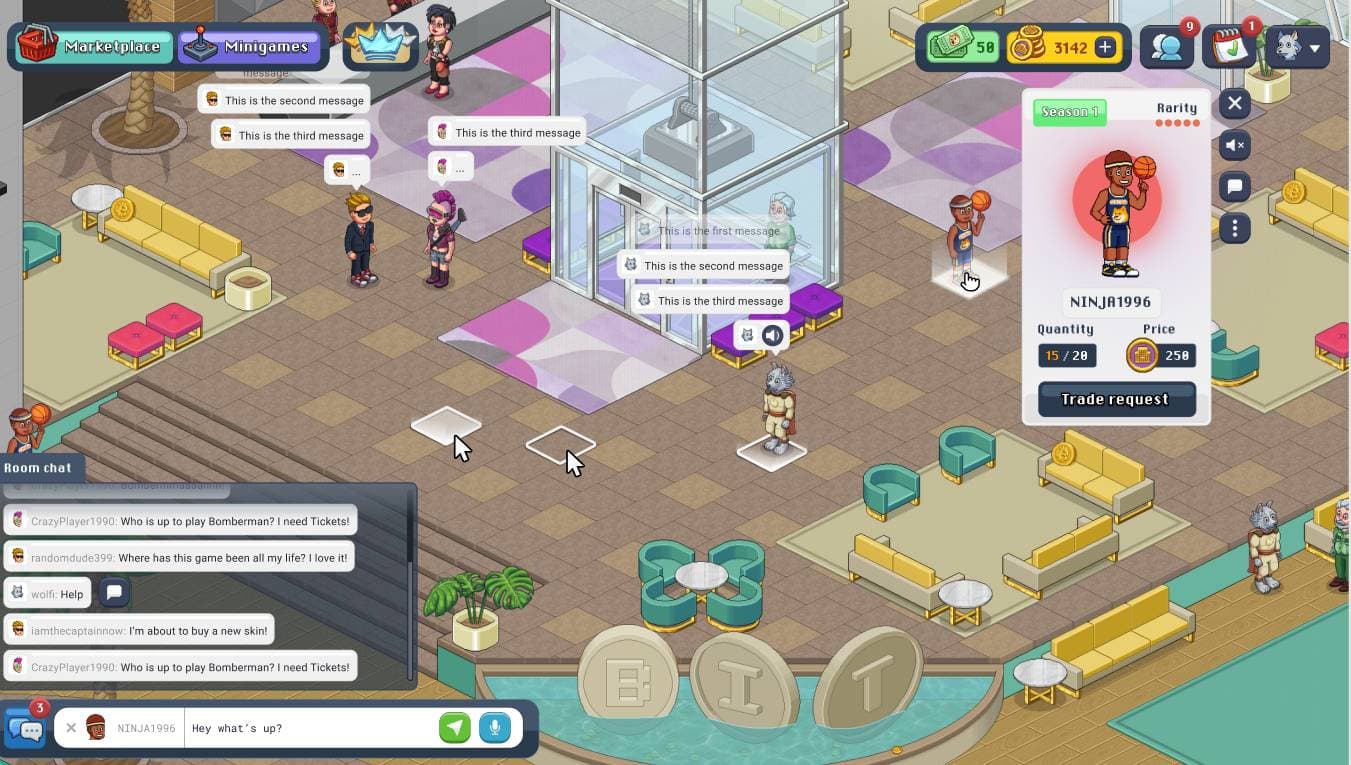Open the wolf avatar profile dropdown

[x=1297, y=47]
